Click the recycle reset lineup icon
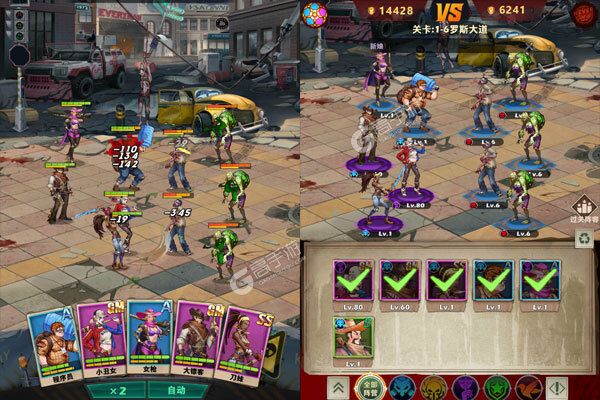Screen dimensions: 600x400 (584, 239)
